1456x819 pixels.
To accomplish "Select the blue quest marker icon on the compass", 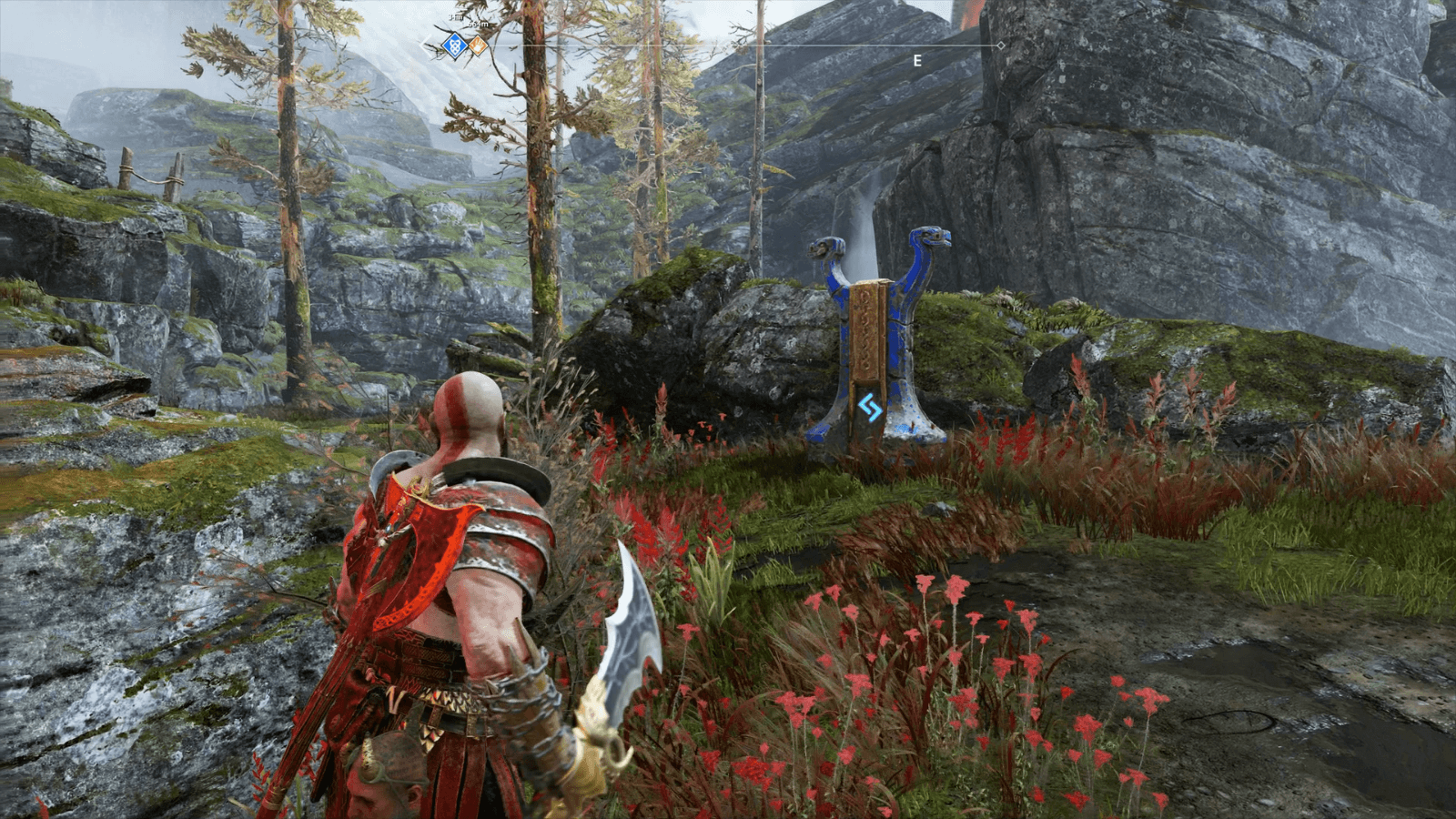I will coord(453,44).
